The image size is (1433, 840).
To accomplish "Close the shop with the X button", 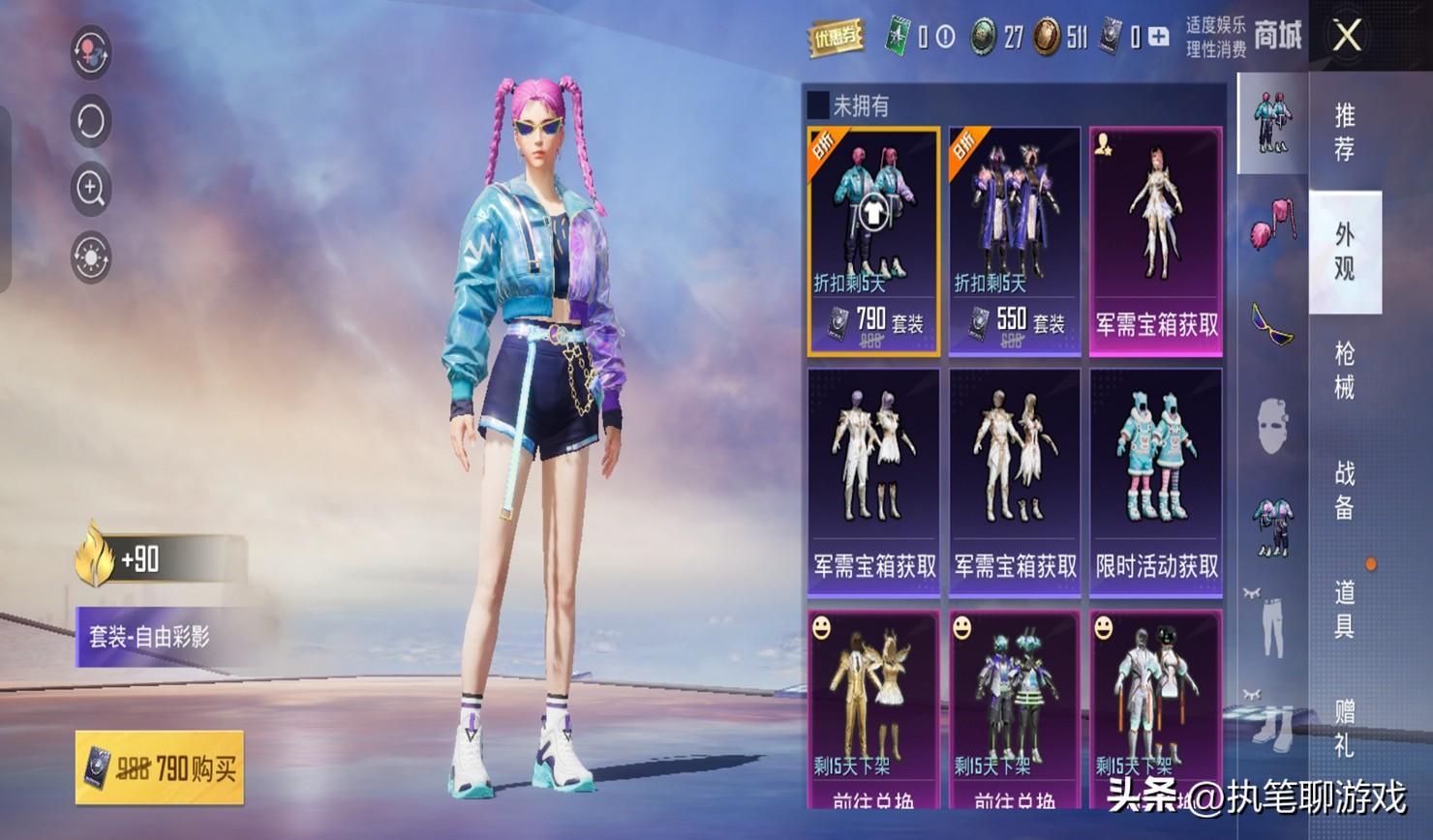I will [1347, 37].
